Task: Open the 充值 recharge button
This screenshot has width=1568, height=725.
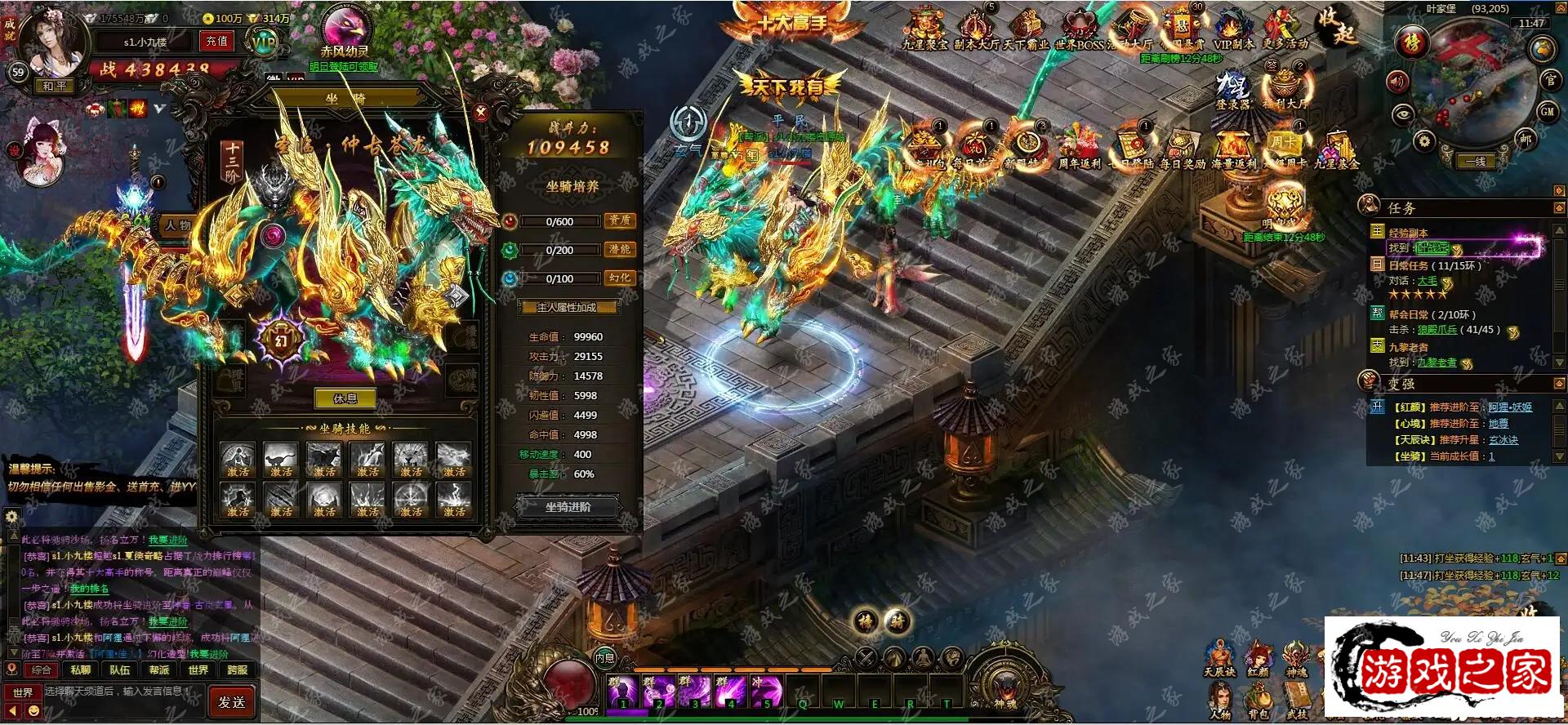Action: tap(216, 41)
